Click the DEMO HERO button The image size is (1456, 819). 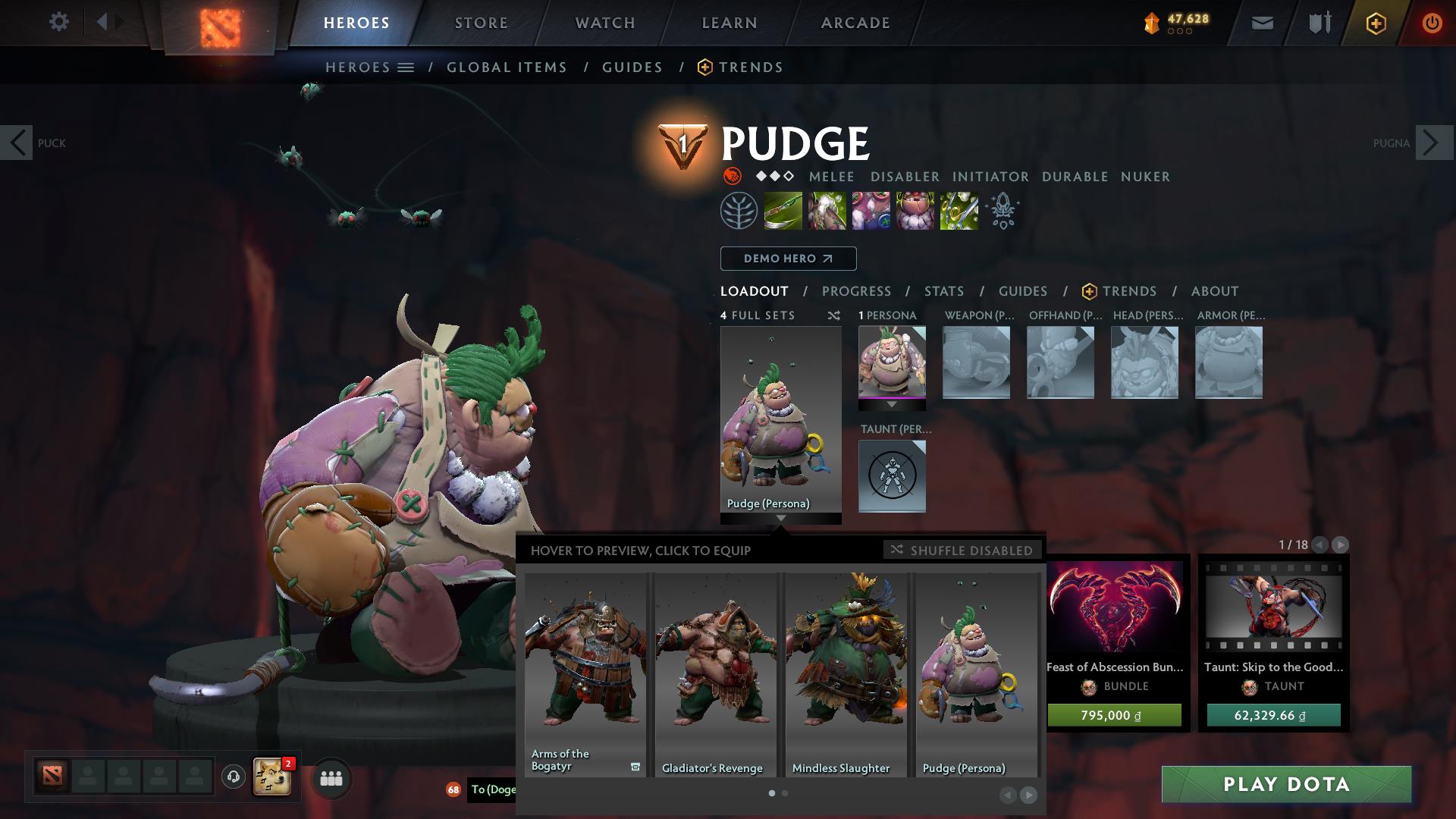pos(787,259)
